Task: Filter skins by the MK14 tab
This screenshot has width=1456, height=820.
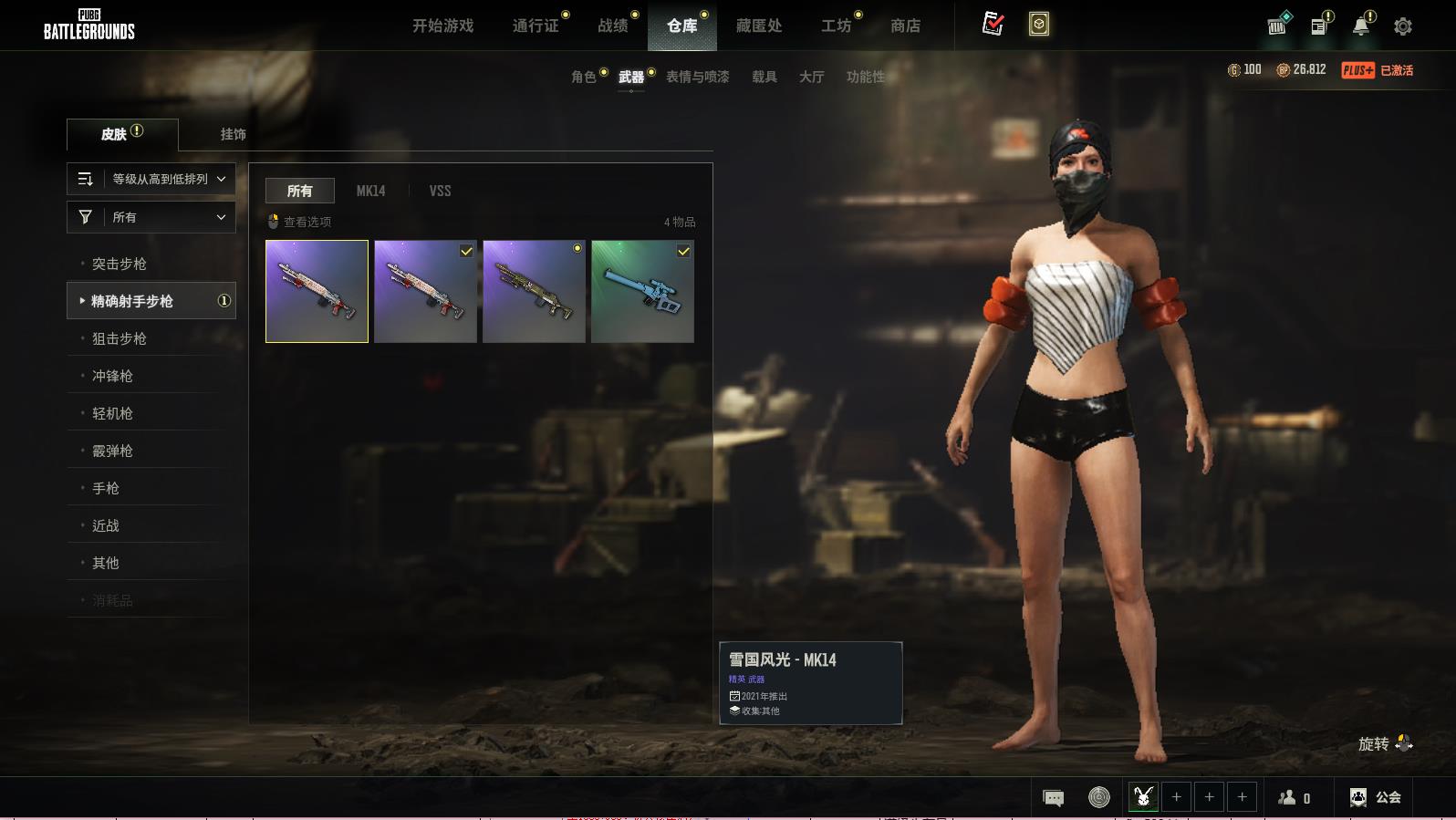Action: 370,191
